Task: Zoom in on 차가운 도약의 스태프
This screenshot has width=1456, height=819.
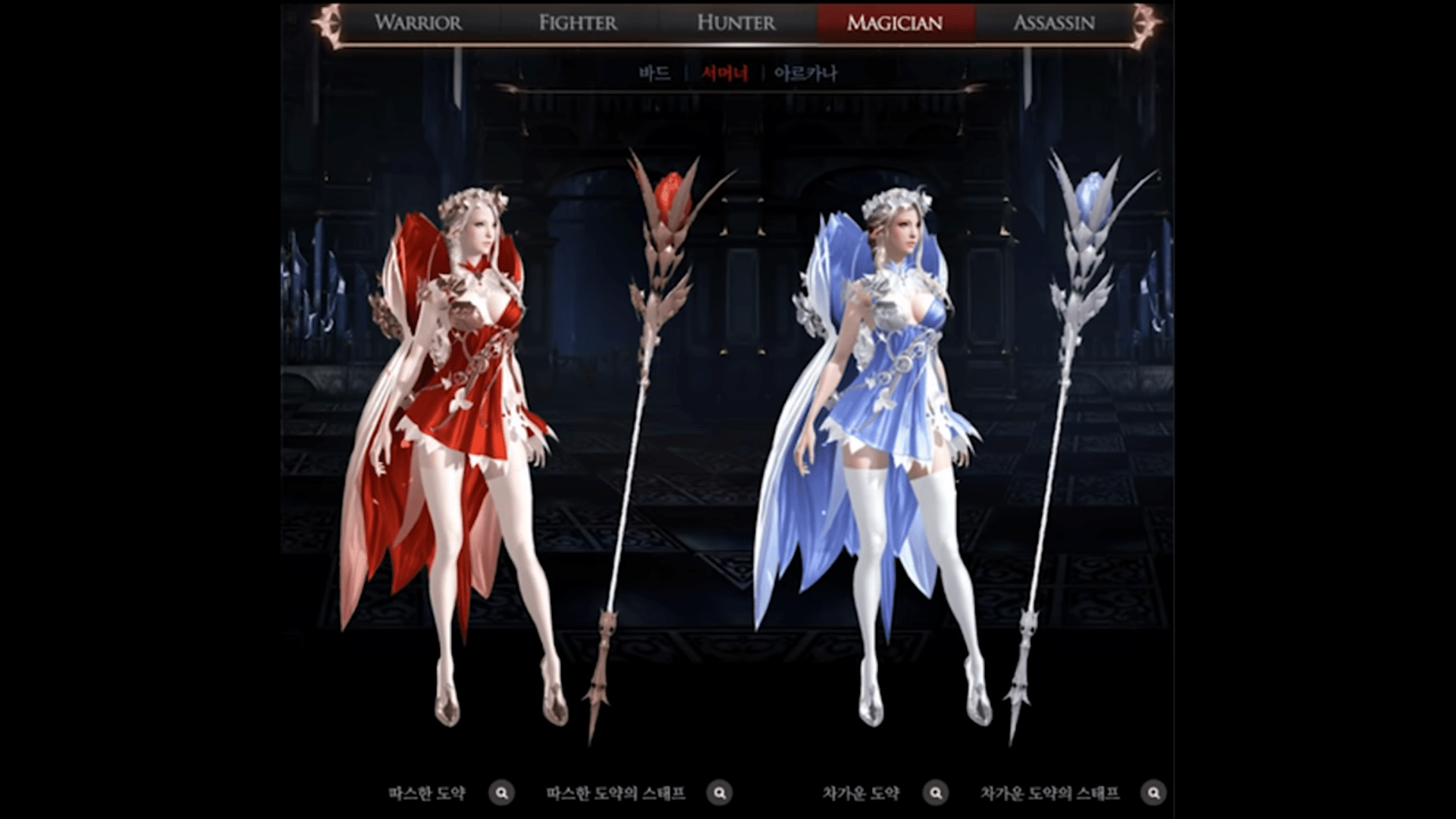Action: 1153,793
